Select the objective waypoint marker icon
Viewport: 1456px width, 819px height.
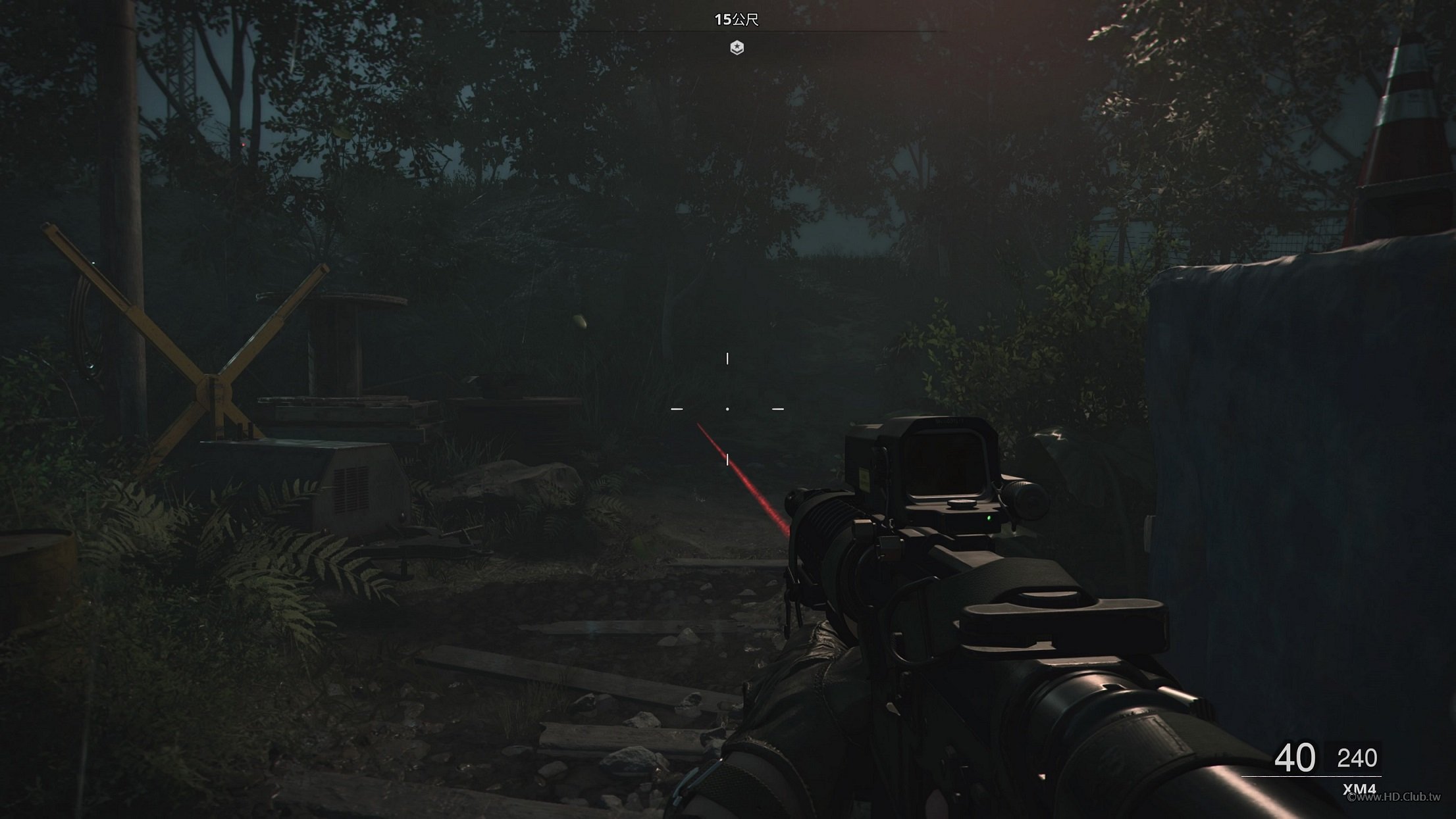click(737, 47)
